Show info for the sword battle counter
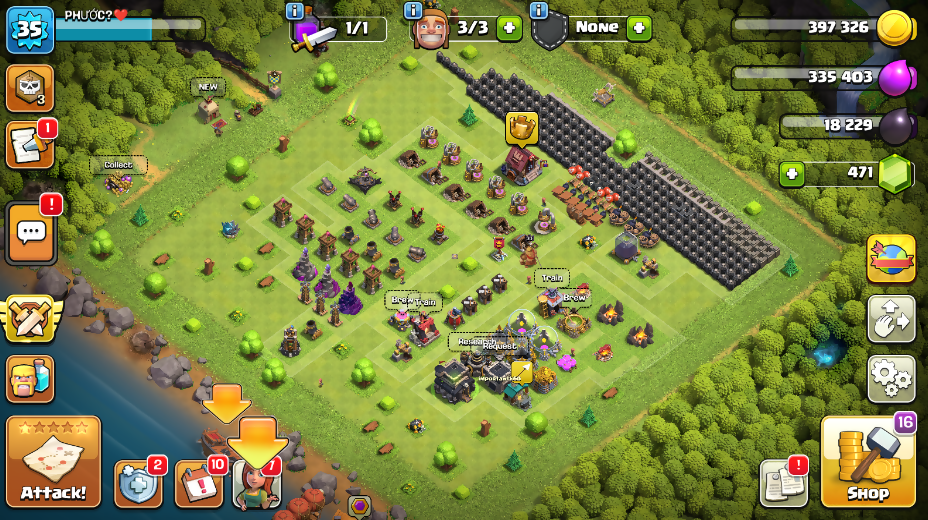 point(295,11)
